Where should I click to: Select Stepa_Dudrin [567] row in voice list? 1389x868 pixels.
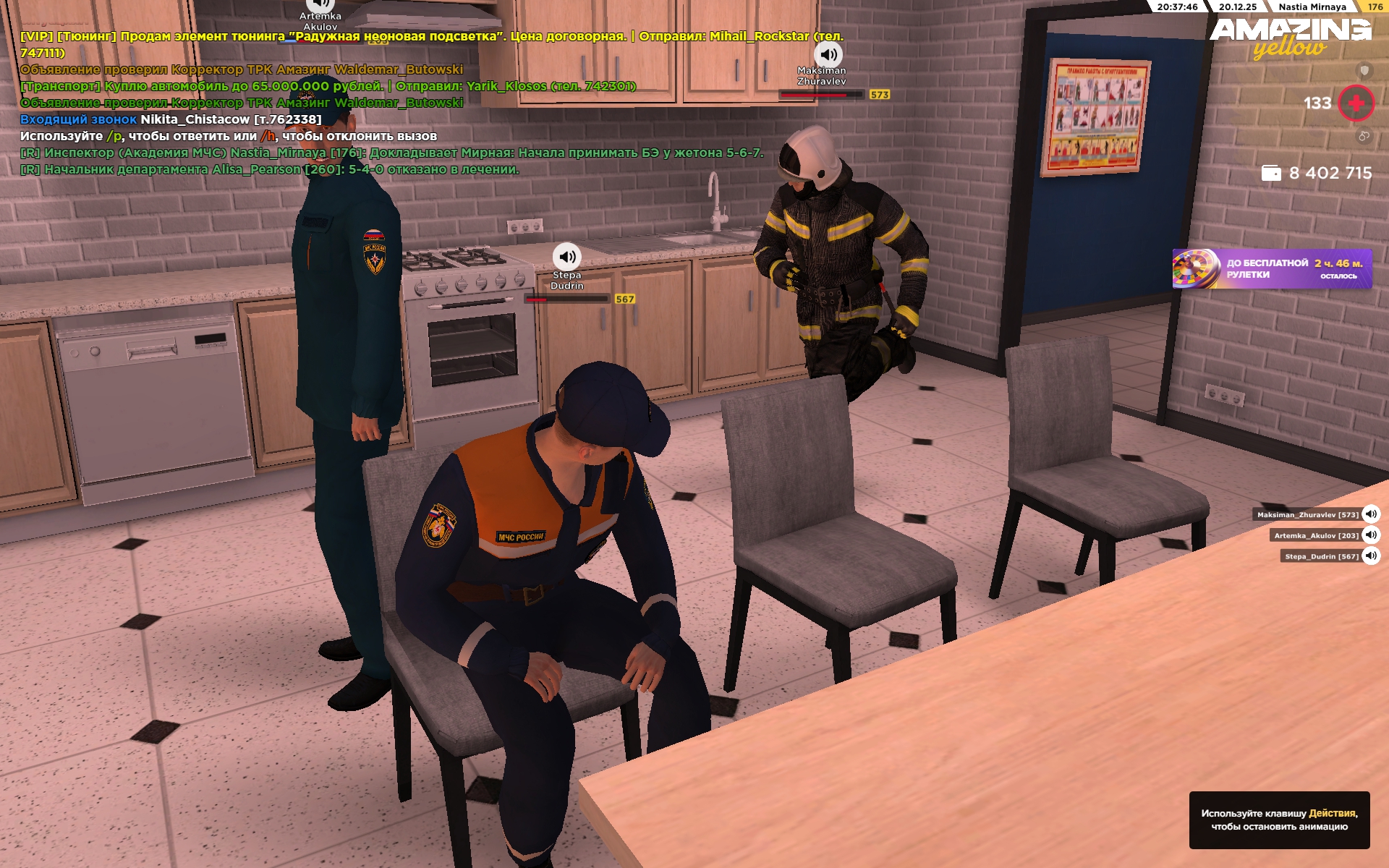(1321, 556)
